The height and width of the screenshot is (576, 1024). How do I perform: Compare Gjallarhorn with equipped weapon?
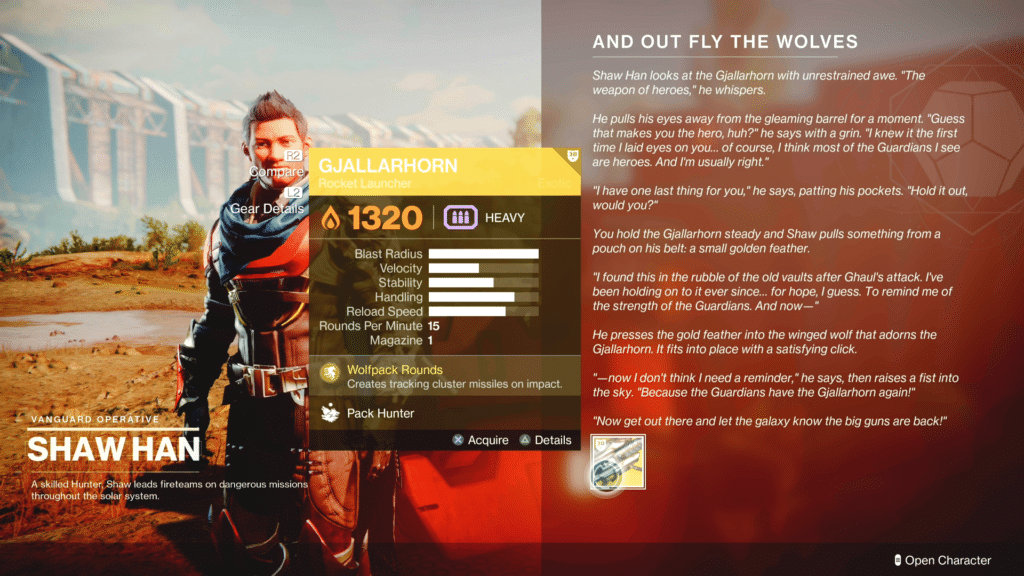[x=279, y=172]
